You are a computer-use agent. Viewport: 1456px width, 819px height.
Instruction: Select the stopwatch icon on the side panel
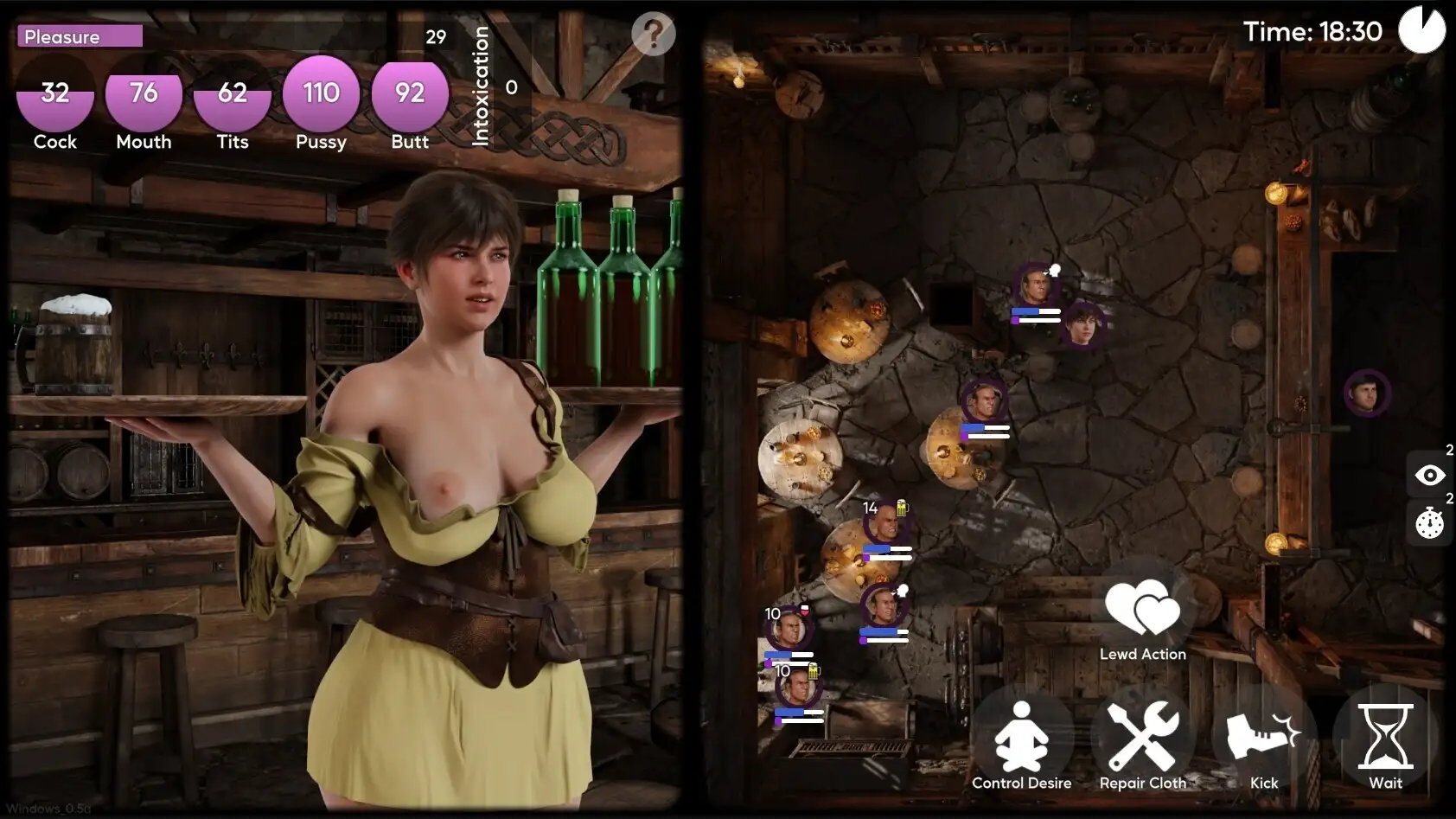click(x=1429, y=523)
